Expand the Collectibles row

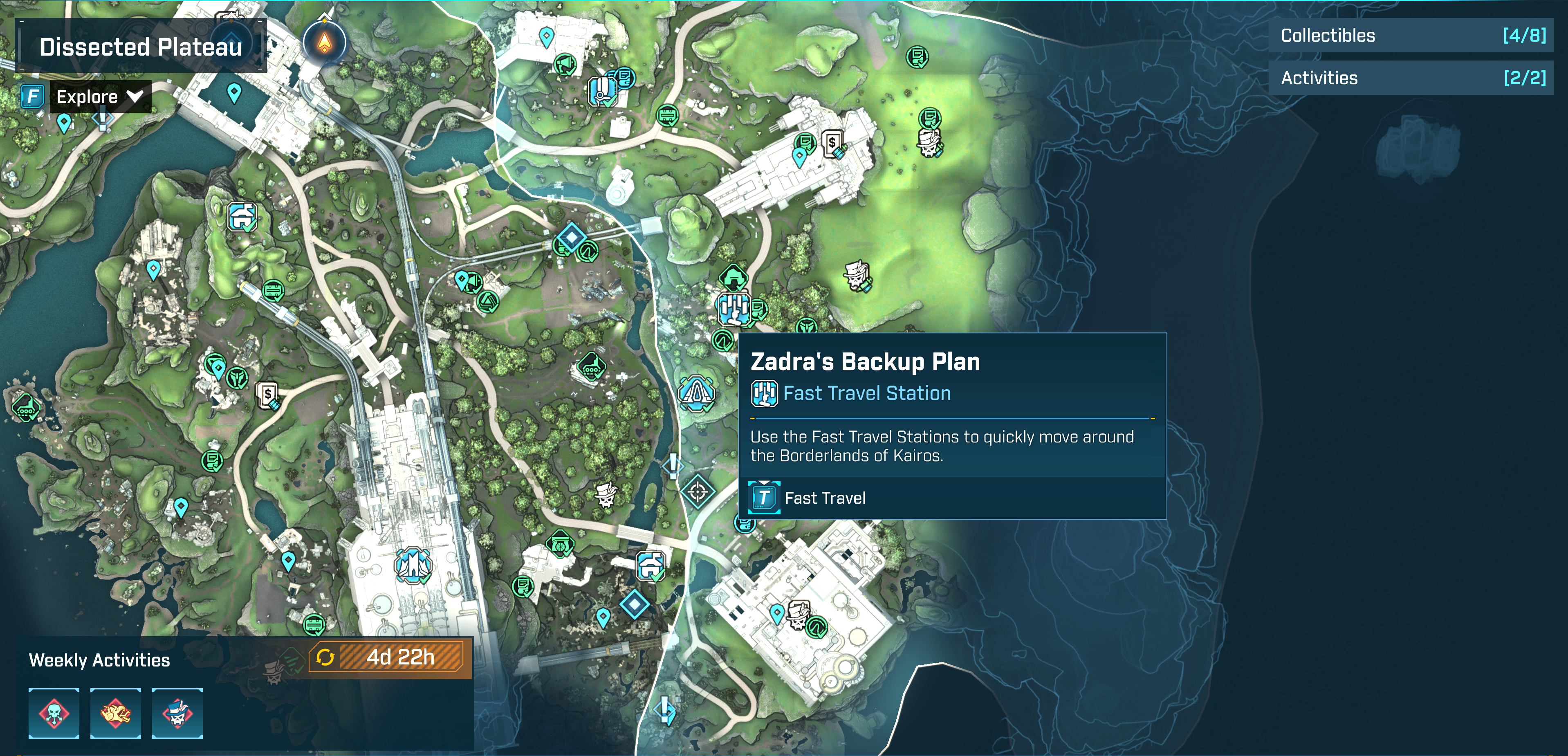[1410, 35]
